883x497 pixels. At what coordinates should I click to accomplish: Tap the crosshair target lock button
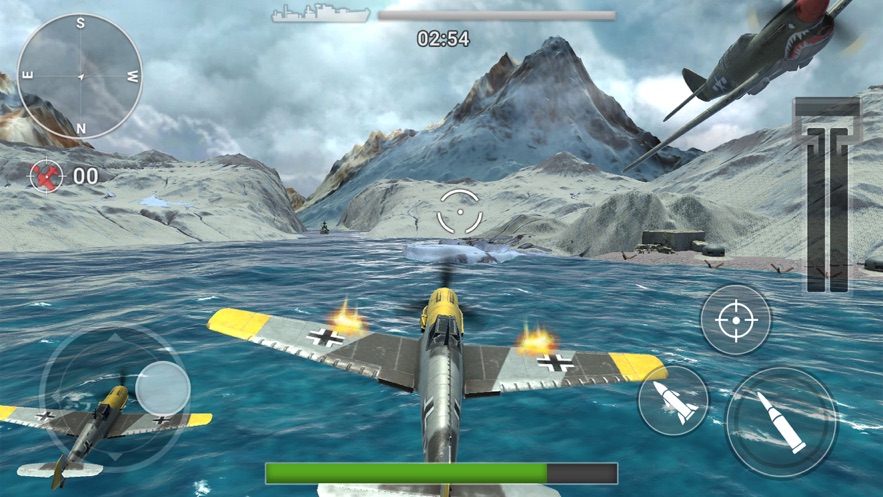(x=735, y=321)
